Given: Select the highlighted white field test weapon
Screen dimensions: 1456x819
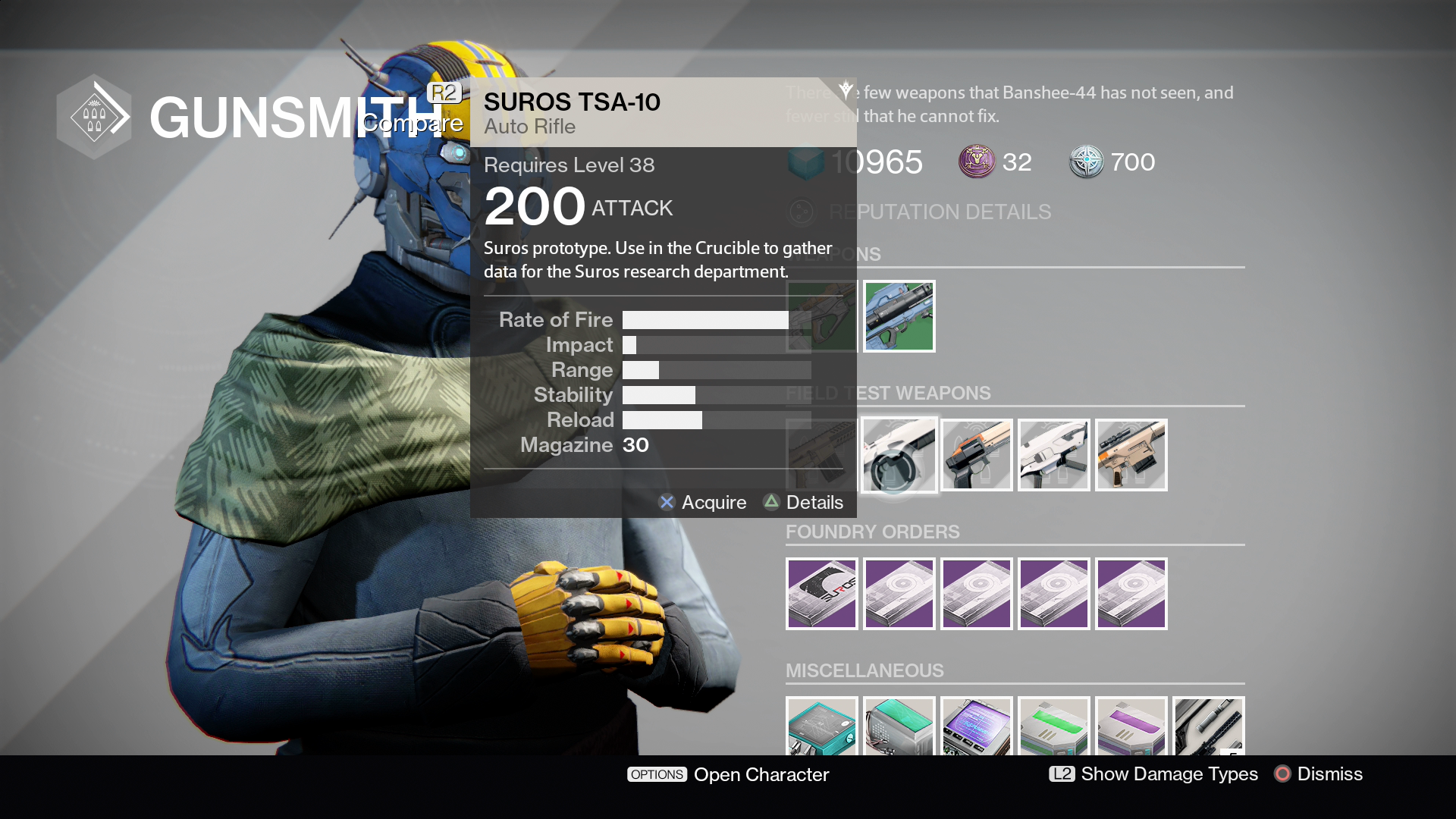Looking at the screenshot, I should [899, 455].
